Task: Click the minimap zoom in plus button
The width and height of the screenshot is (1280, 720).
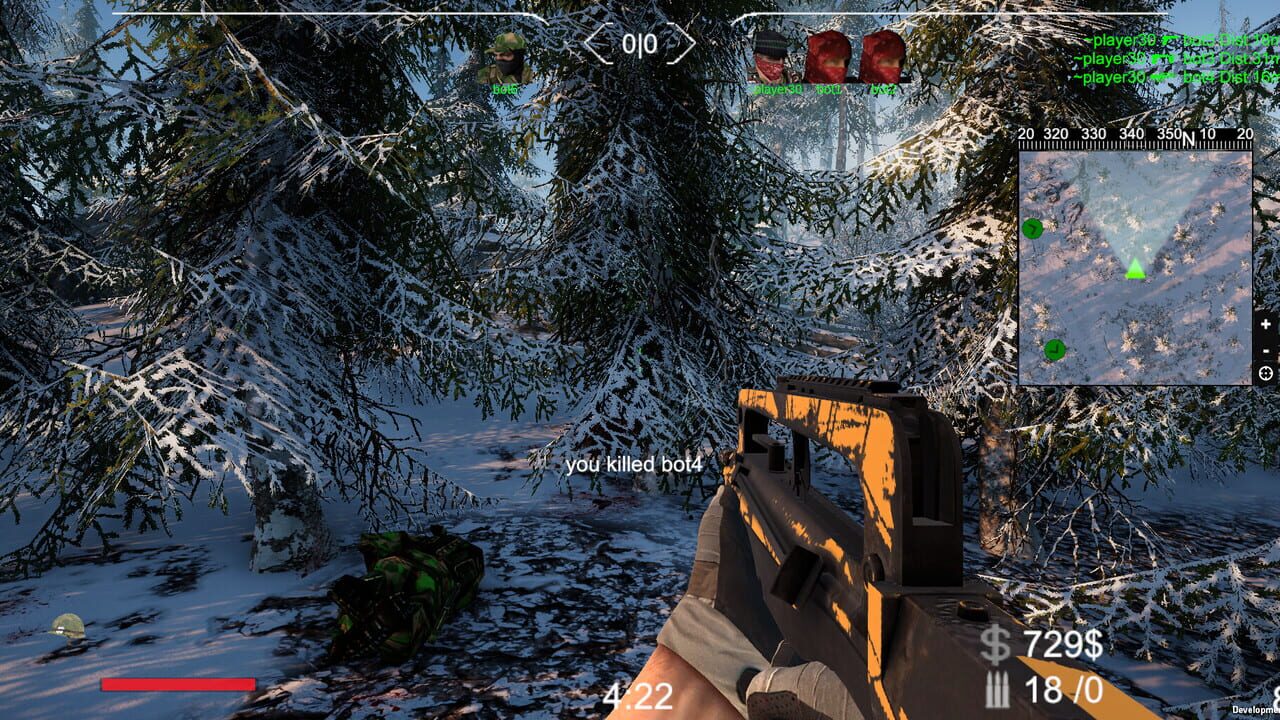Action: pos(1267,323)
